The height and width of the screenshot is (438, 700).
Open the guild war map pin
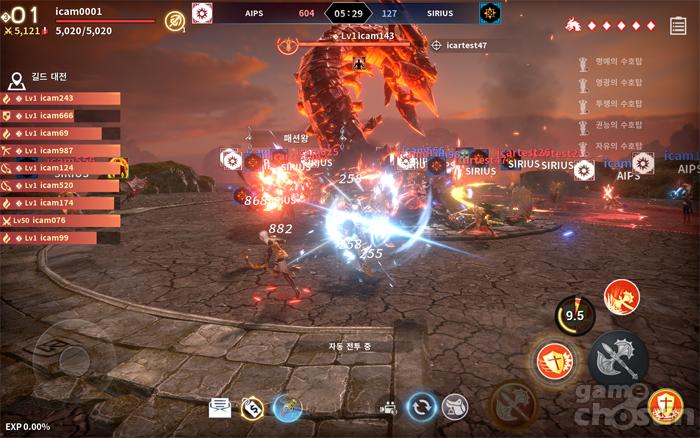click(x=18, y=77)
